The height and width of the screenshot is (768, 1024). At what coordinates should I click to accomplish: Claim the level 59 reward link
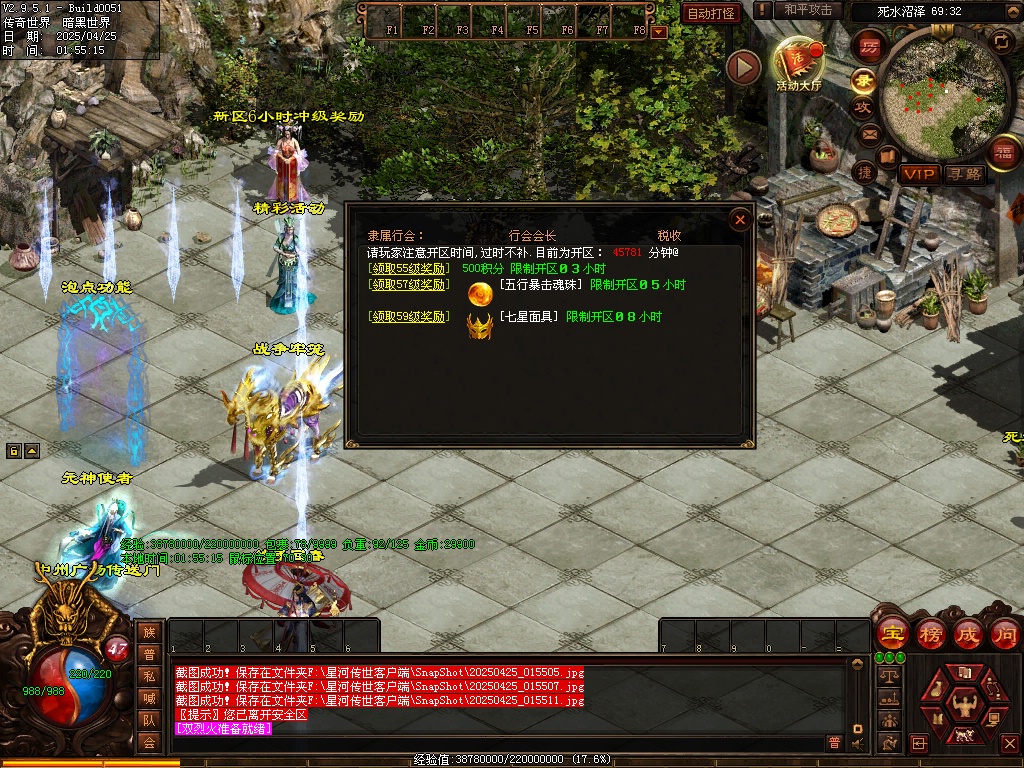tap(408, 317)
